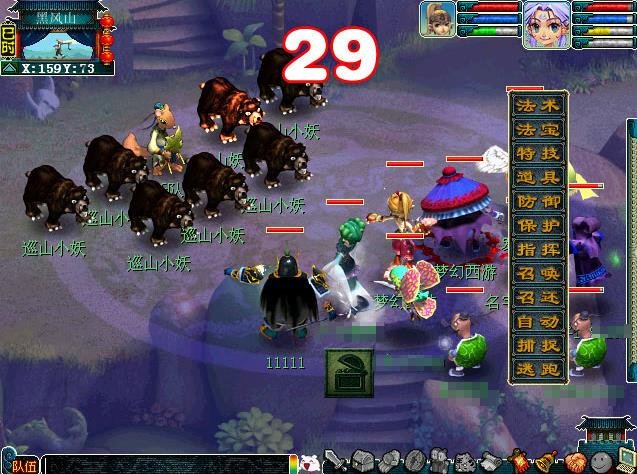The image size is (637, 474).
Task: Open the pet portrait at top
Action: [435, 19]
